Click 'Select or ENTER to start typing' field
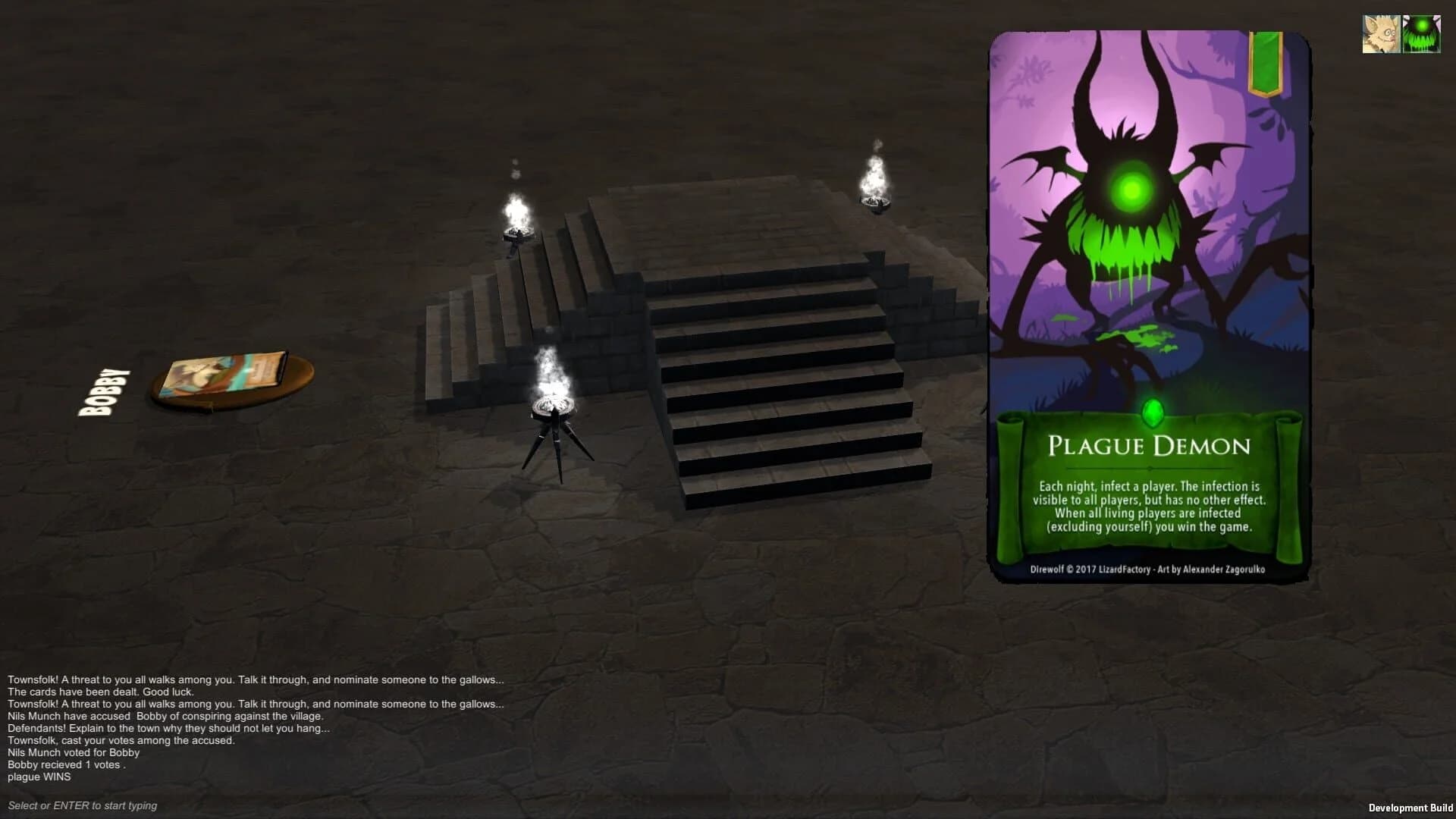The image size is (1456, 819). [81, 805]
